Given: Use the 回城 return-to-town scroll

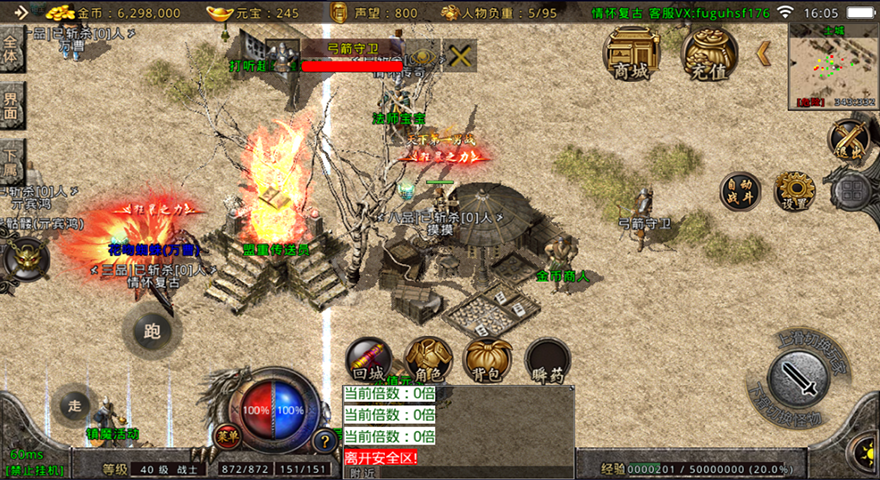Looking at the screenshot, I should point(368,360).
